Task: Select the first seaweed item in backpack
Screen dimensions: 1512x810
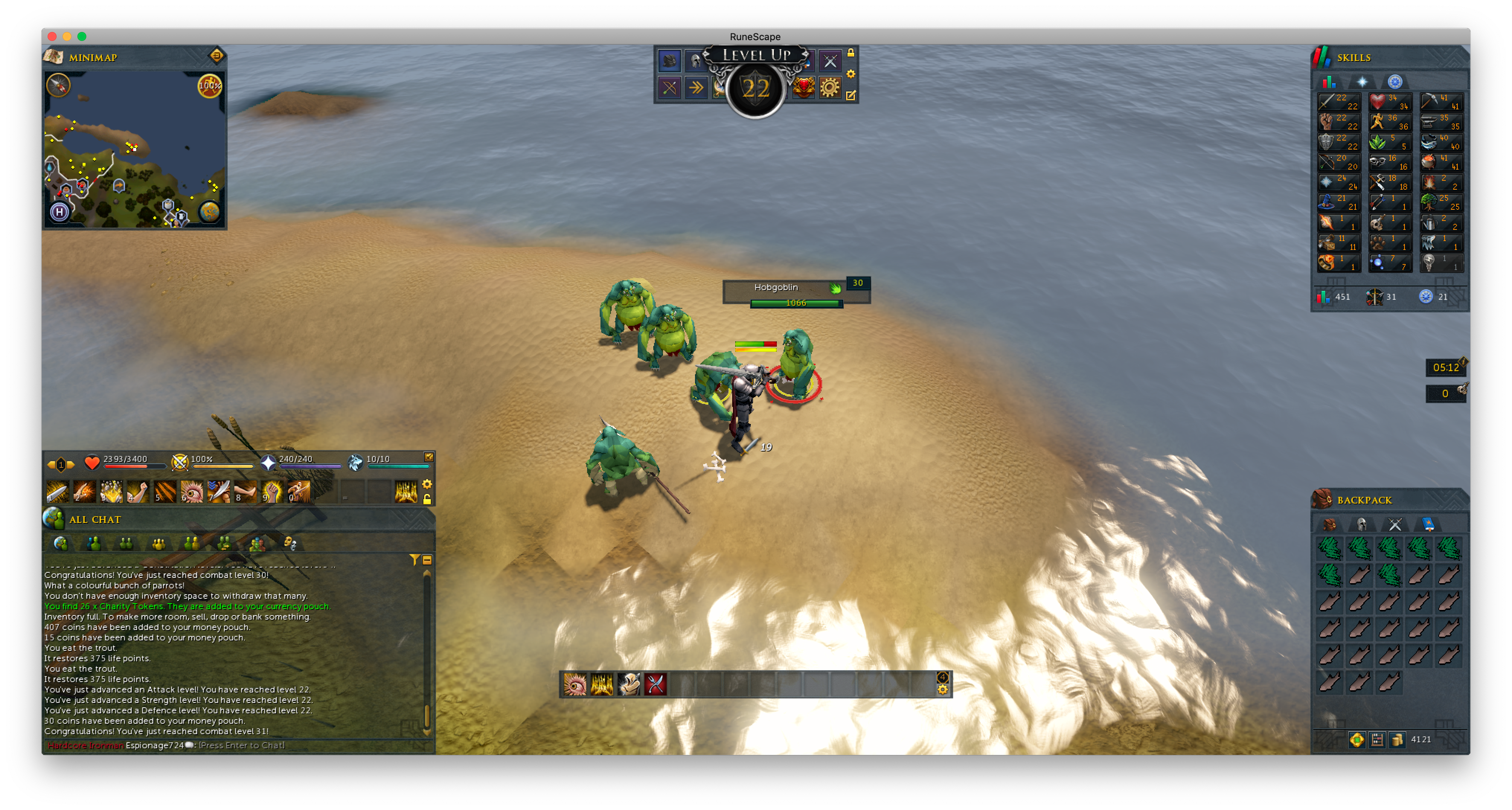Action: tap(1329, 549)
